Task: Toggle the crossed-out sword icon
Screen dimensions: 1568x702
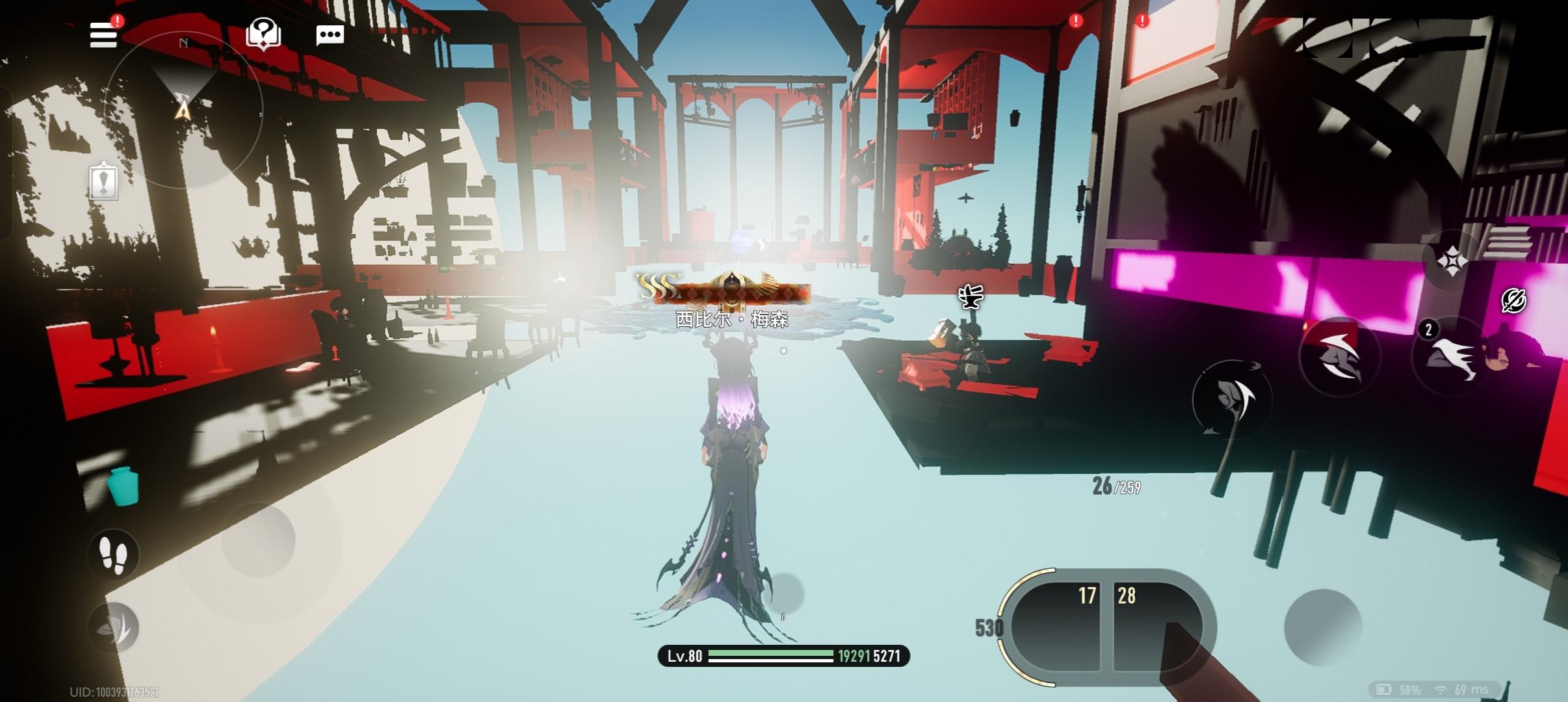Action: point(1513,300)
